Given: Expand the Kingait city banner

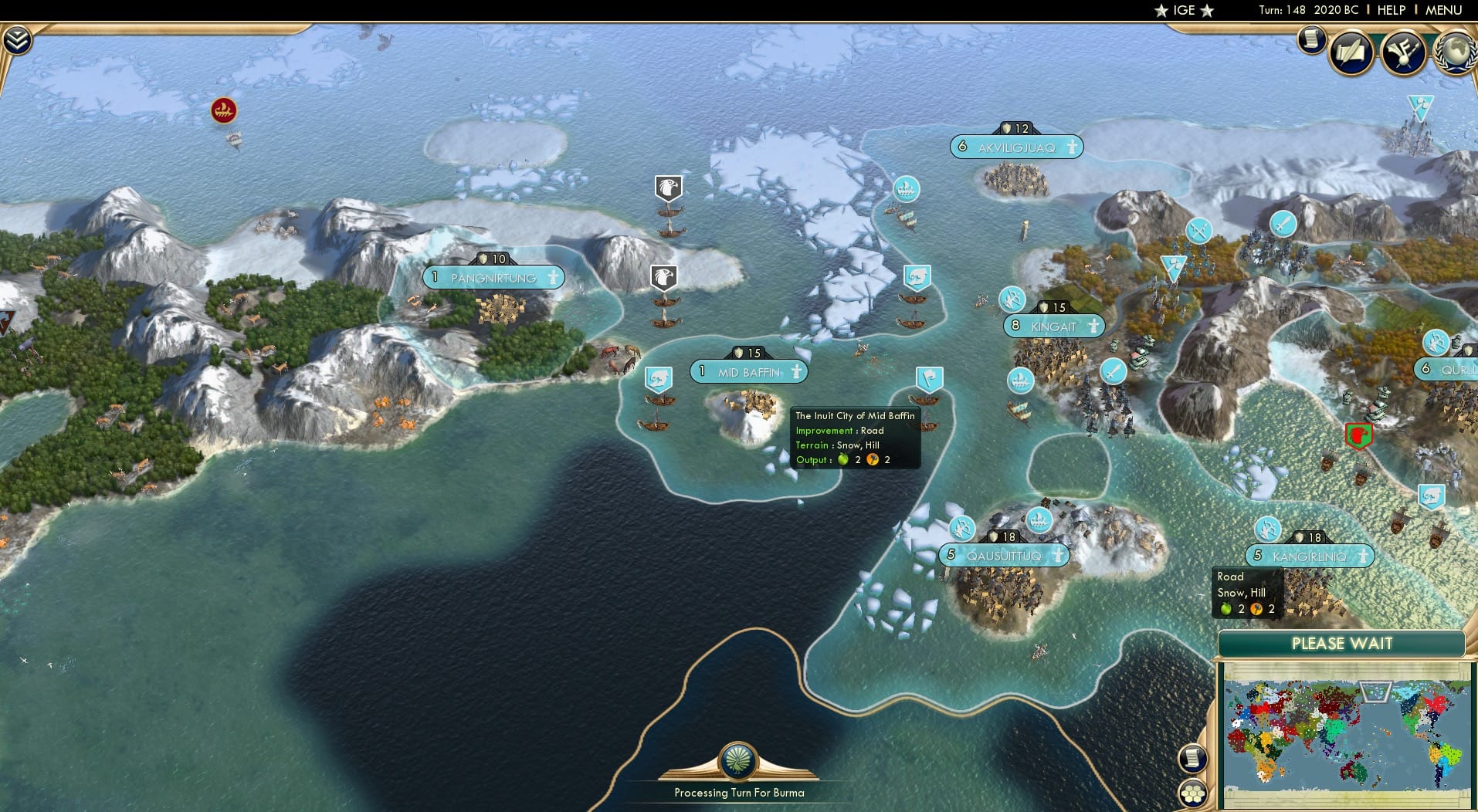Looking at the screenshot, I should [1053, 326].
